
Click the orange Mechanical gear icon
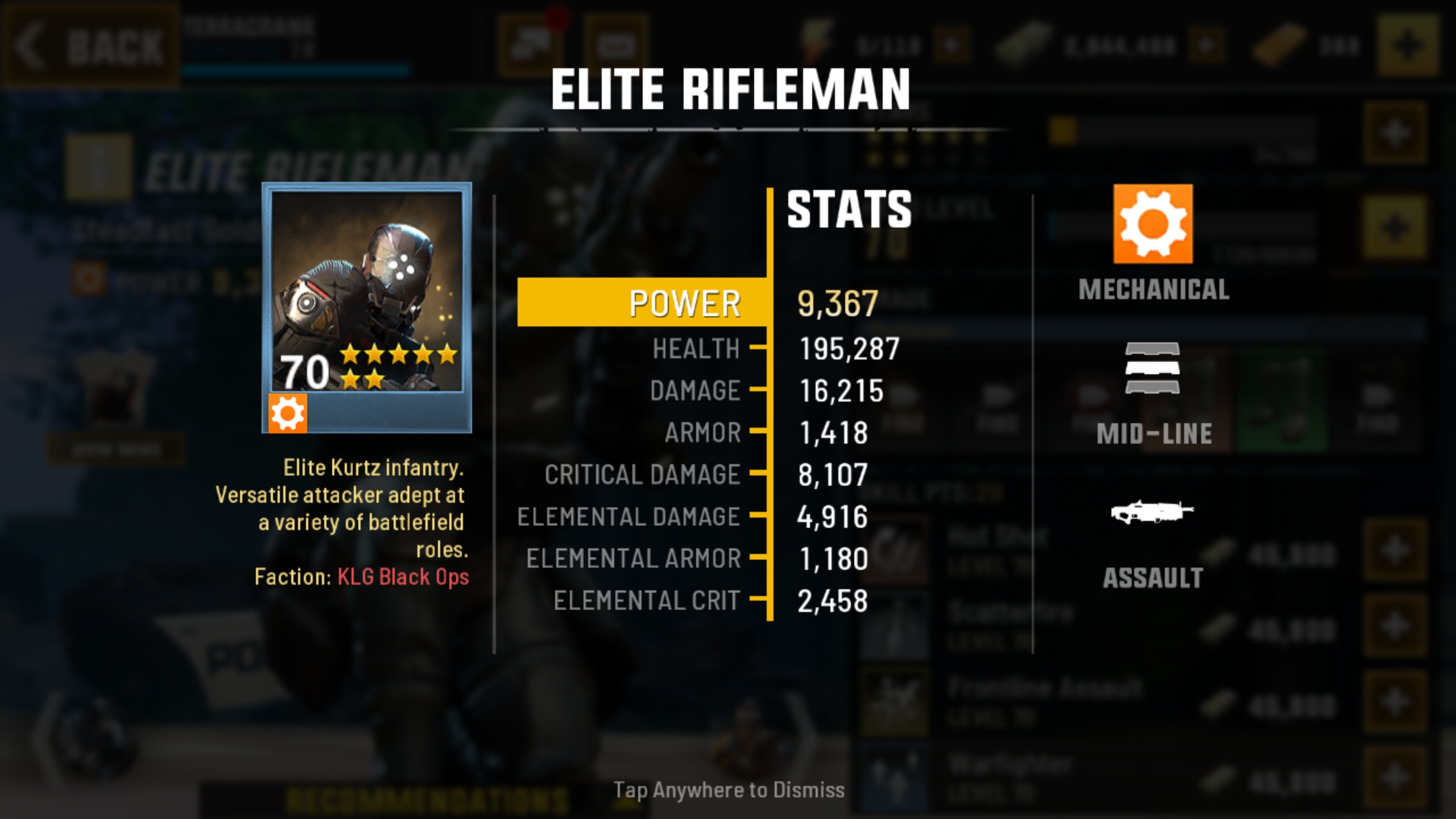1153,224
